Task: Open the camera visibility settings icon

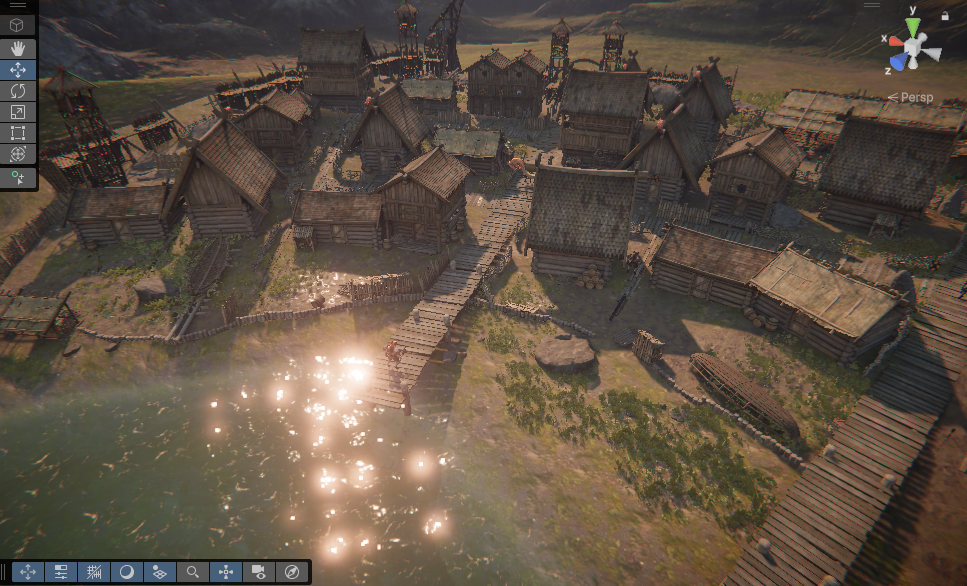Action: tap(258, 572)
